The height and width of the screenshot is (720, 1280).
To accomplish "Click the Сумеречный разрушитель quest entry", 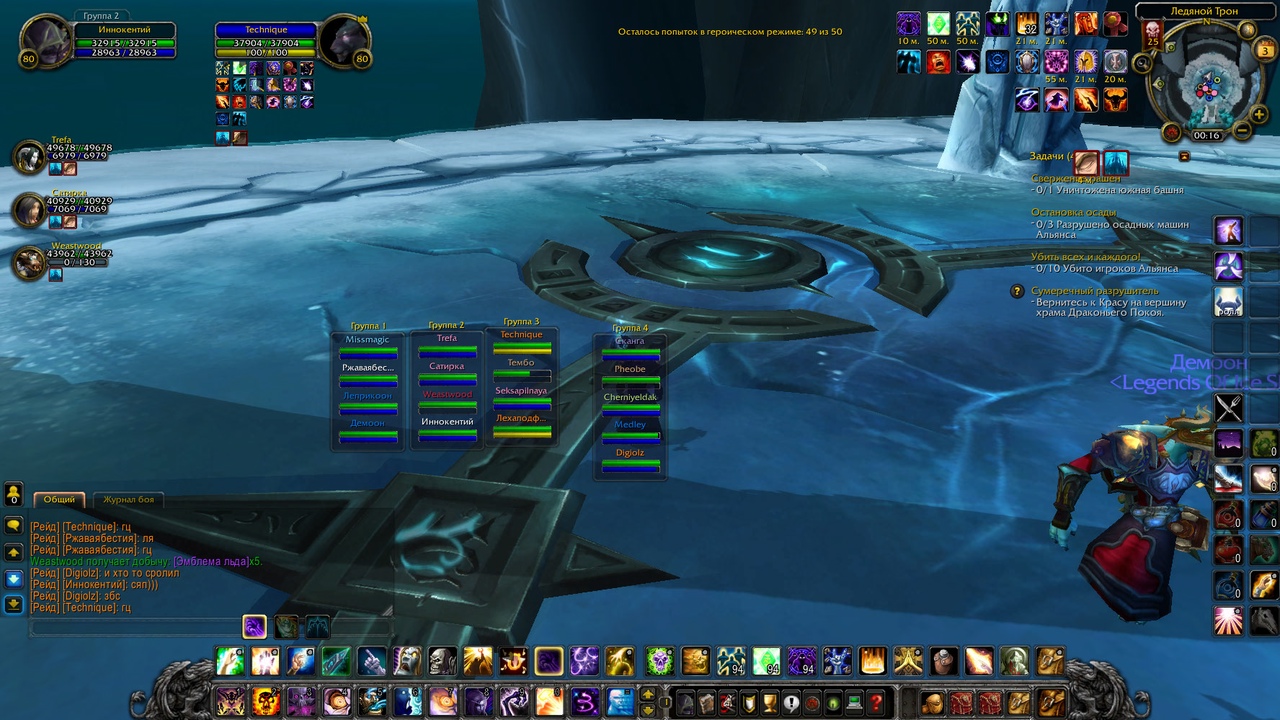I will click(x=1094, y=291).
